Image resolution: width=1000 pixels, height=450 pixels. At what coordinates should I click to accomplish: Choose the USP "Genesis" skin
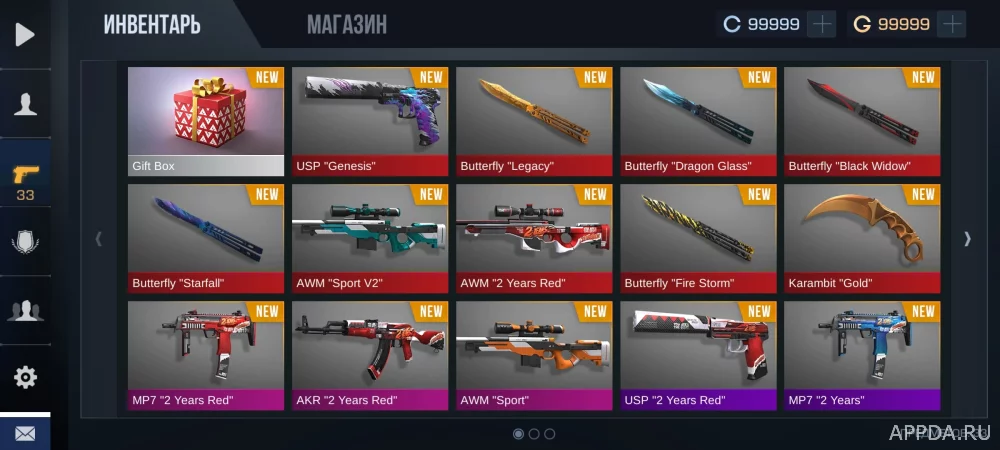click(x=369, y=121)
